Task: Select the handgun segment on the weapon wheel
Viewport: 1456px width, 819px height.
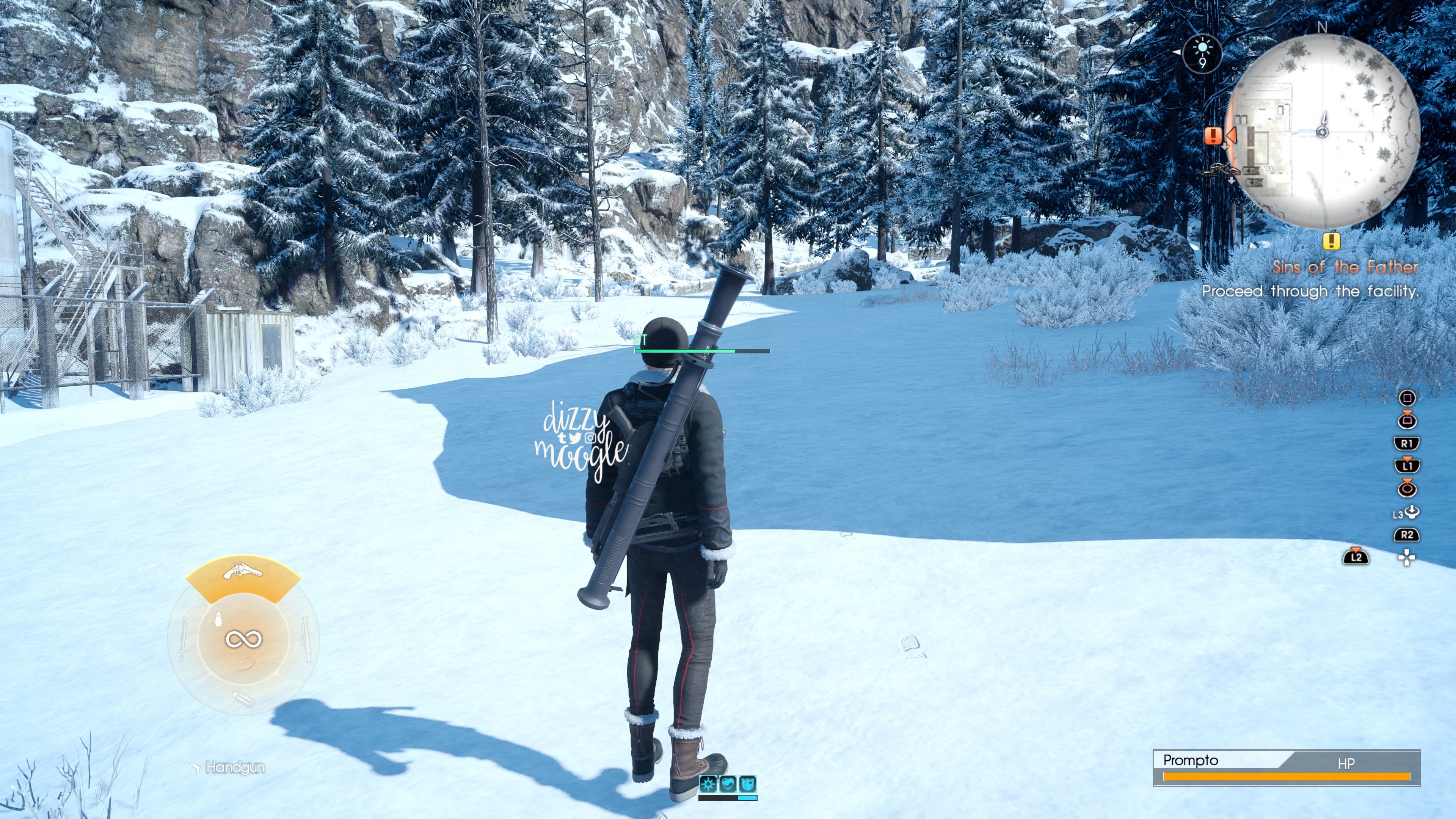Action: pyautogui.click(x=243, y=576)
